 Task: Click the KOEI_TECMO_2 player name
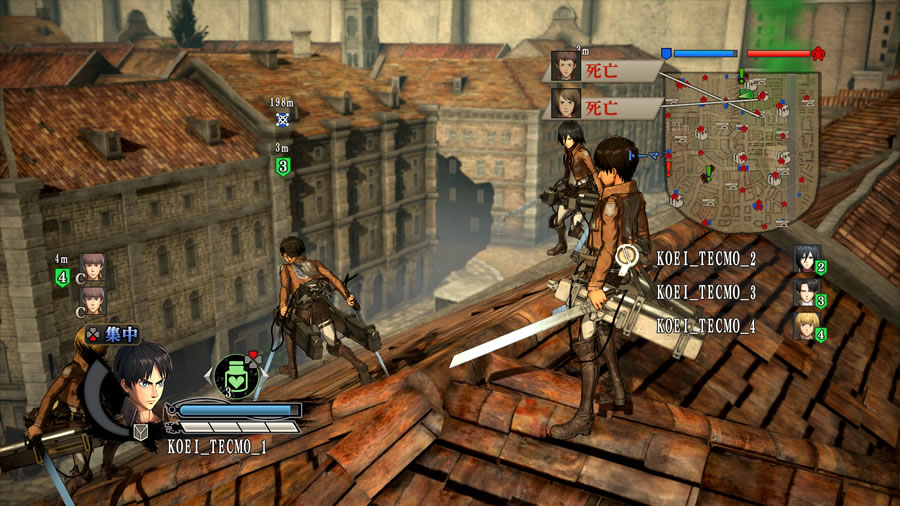[706, 258]
